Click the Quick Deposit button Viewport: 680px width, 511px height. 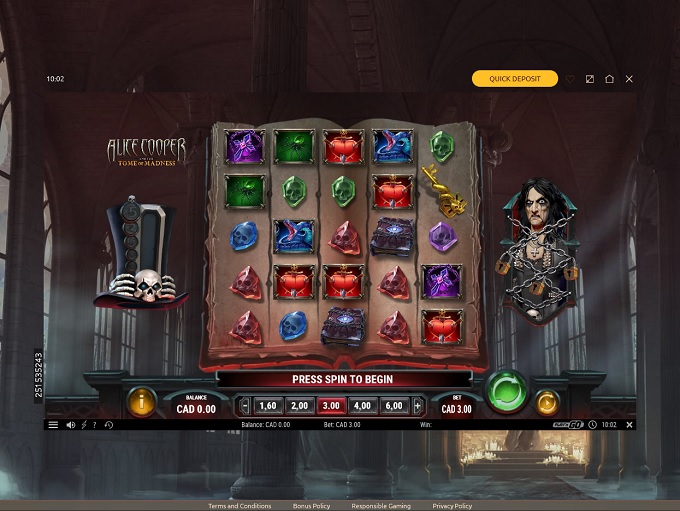coord(515,79)
